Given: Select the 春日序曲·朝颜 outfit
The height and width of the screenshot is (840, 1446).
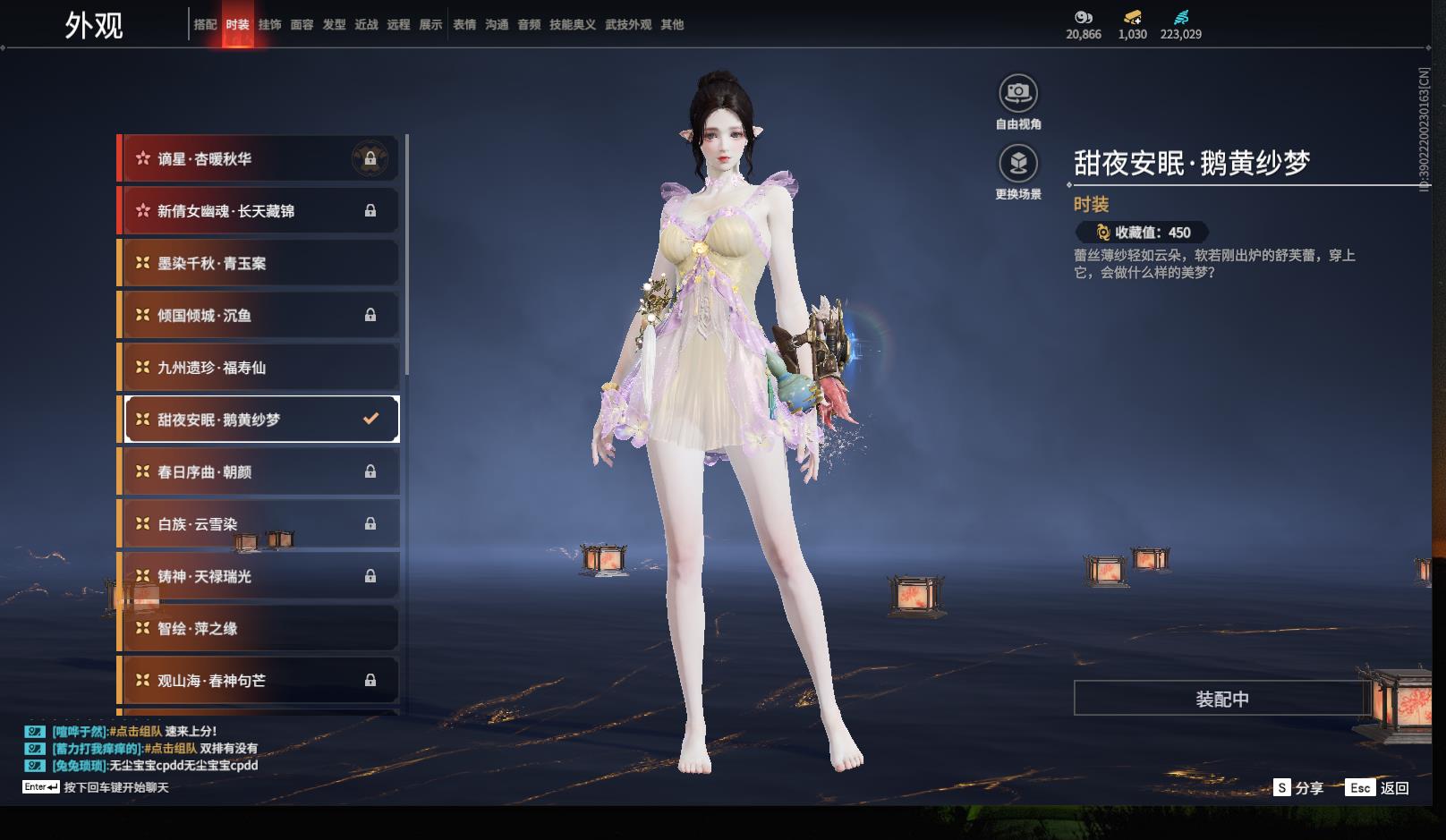Looking at the screenshot, I should point(259,471).
